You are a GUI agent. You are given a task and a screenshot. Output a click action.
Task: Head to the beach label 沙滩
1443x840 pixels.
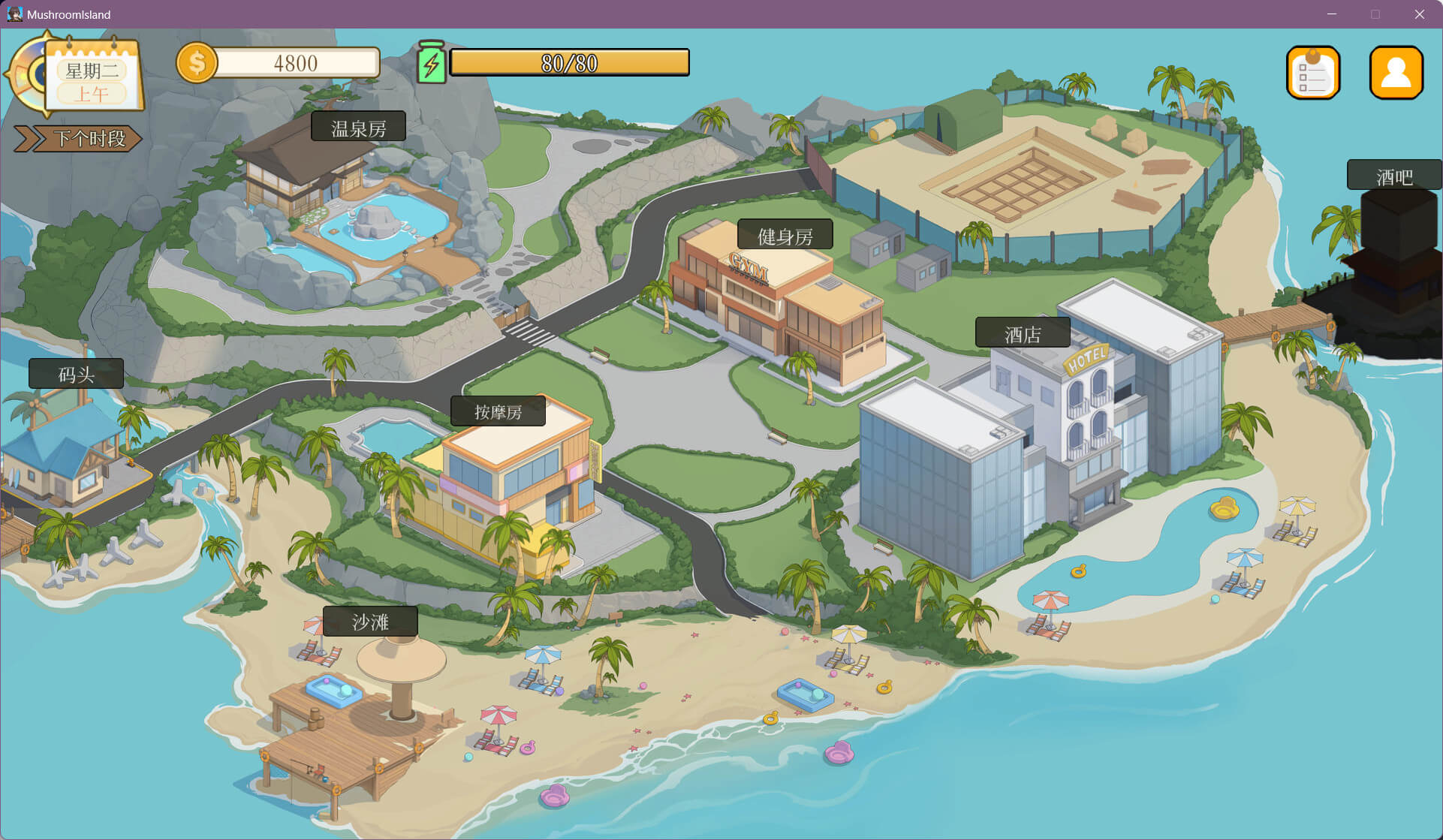370,622
